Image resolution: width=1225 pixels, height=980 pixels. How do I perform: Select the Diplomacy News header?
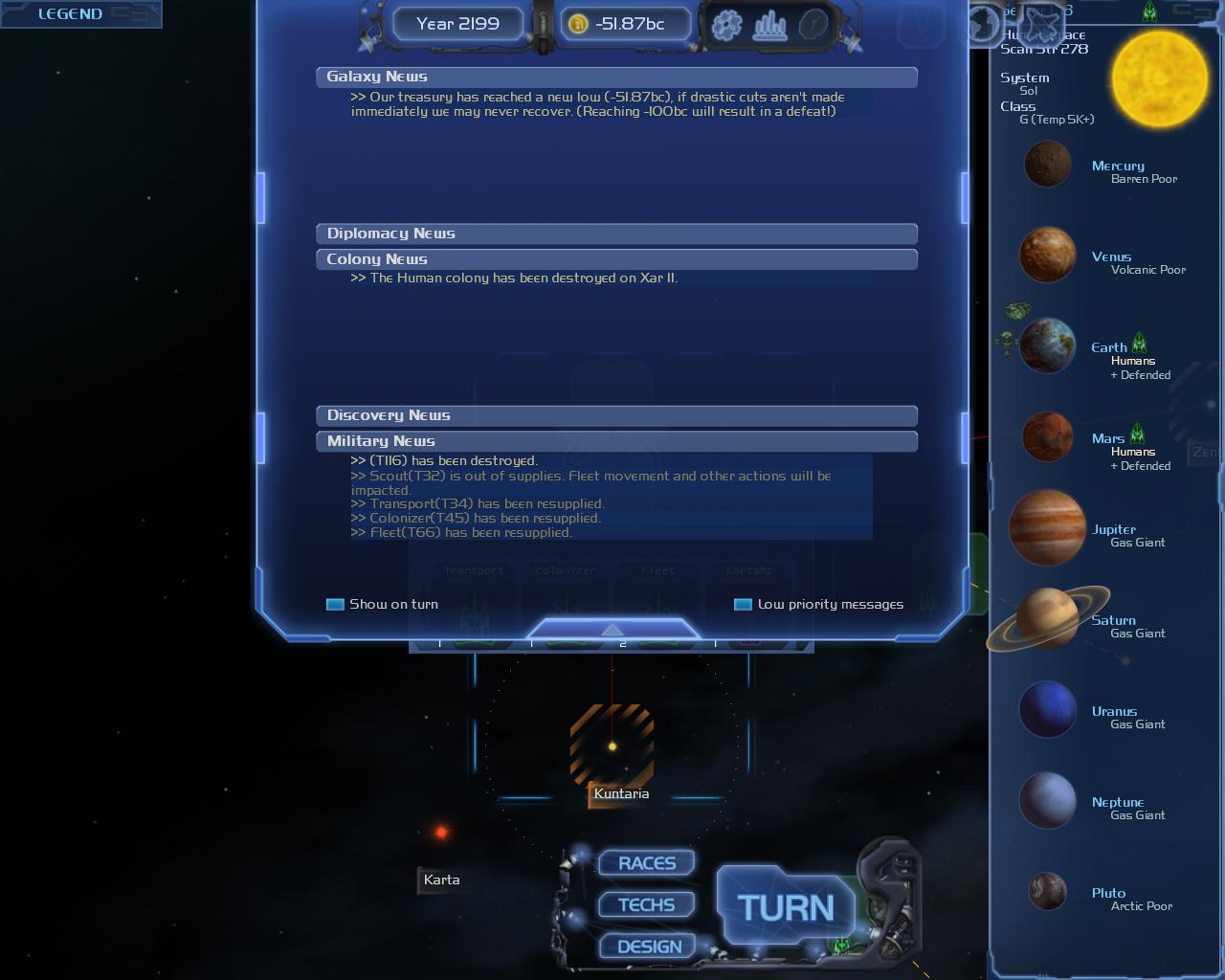click(x=616, y=234)
